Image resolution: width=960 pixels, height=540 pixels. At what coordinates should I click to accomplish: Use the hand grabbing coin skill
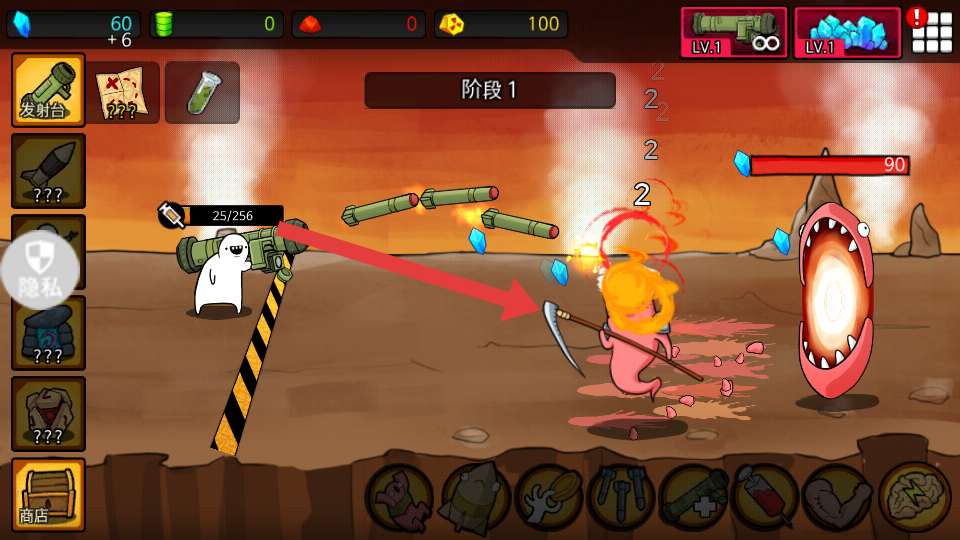tap(549, 497)
